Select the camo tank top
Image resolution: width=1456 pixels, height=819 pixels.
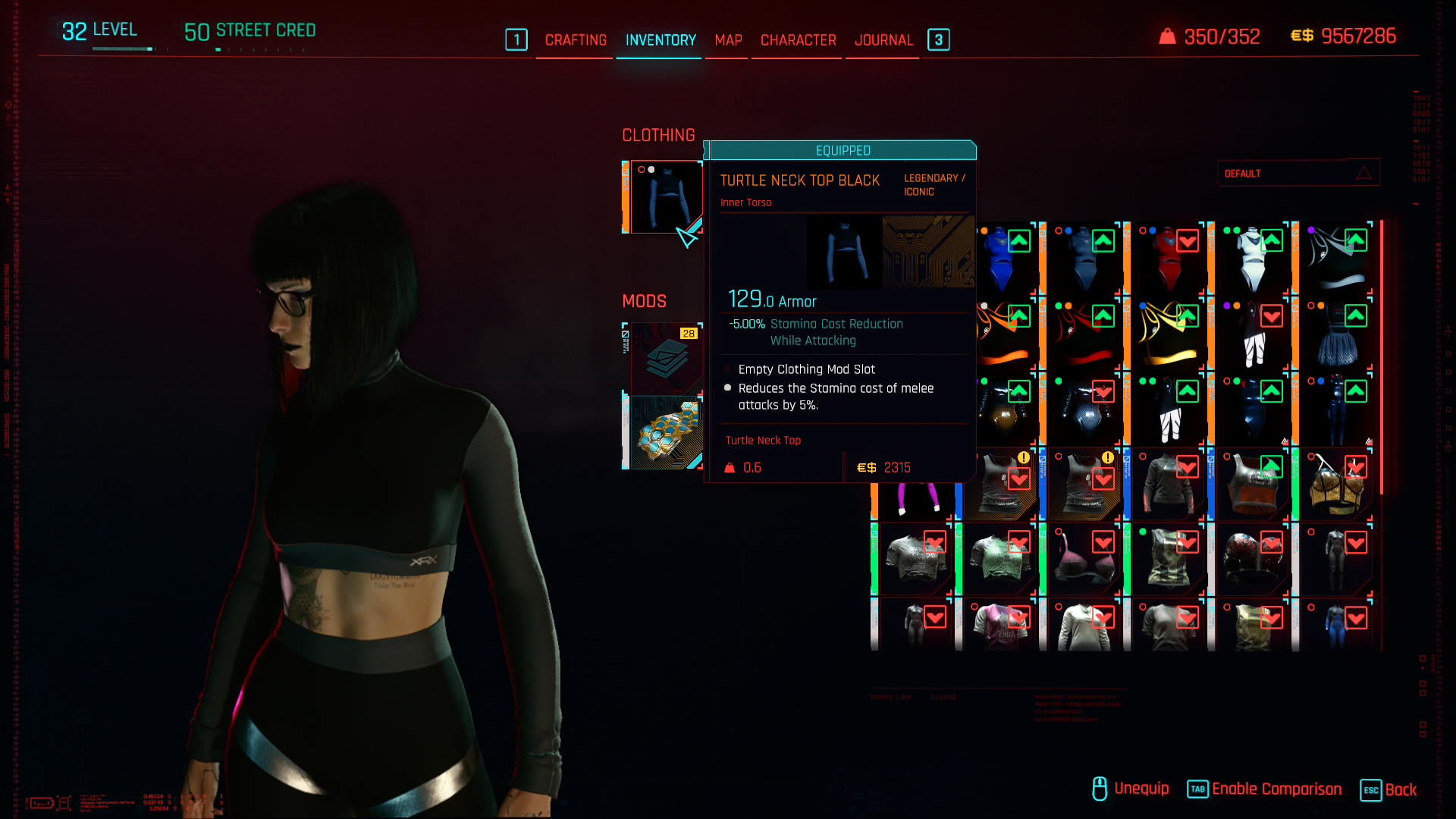[x=1168, y=561]
